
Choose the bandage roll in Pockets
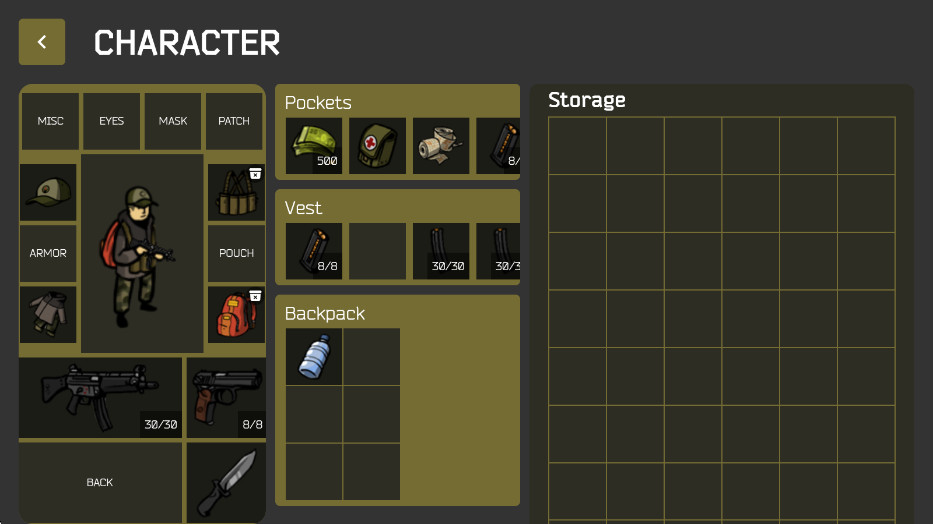[x=441, y=146]
